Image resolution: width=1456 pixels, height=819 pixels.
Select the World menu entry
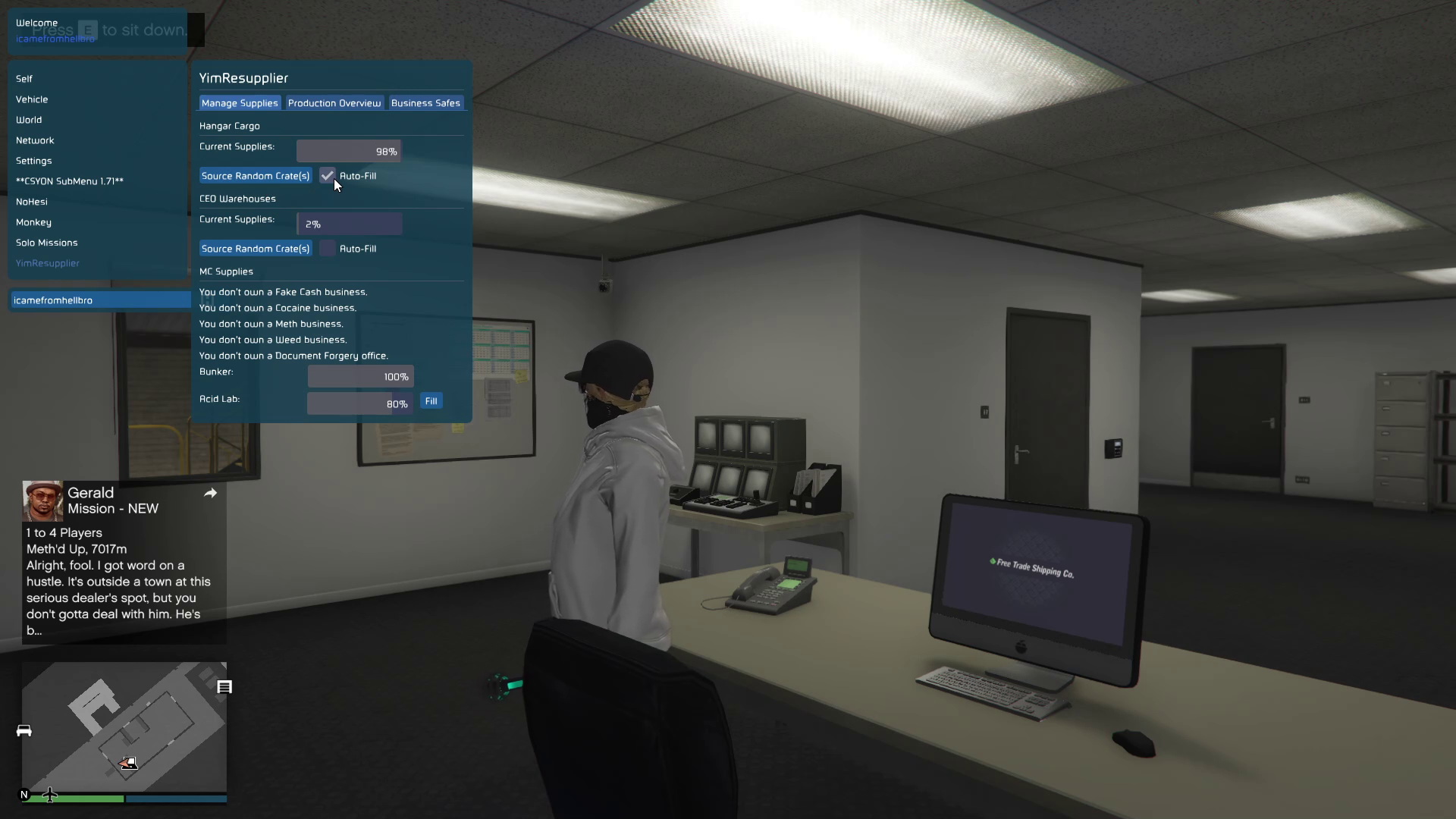pos(29,120)
